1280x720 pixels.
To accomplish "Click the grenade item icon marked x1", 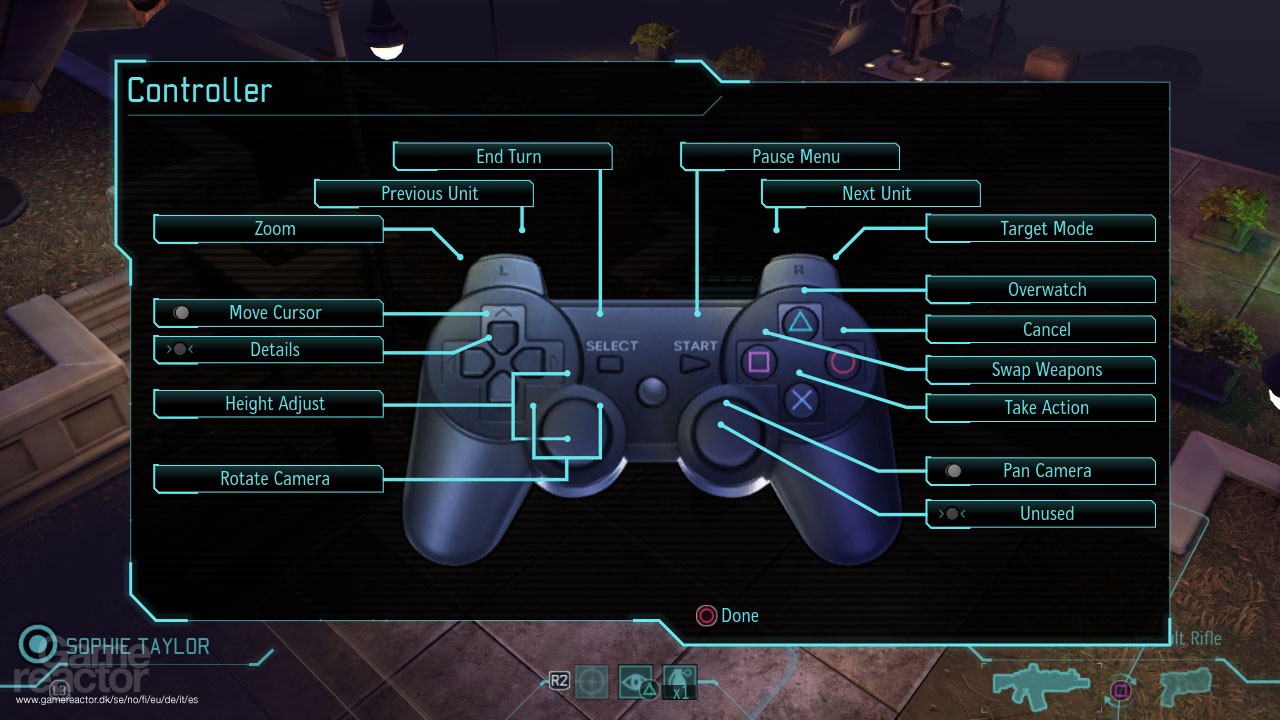I will (679, 681).
